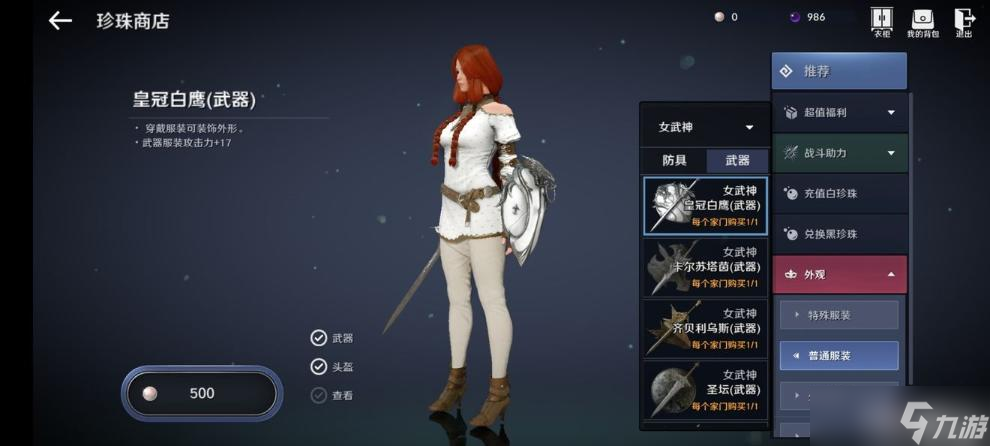Expand the 超值福利 category
990x446 pixels.
coord(839,113)
